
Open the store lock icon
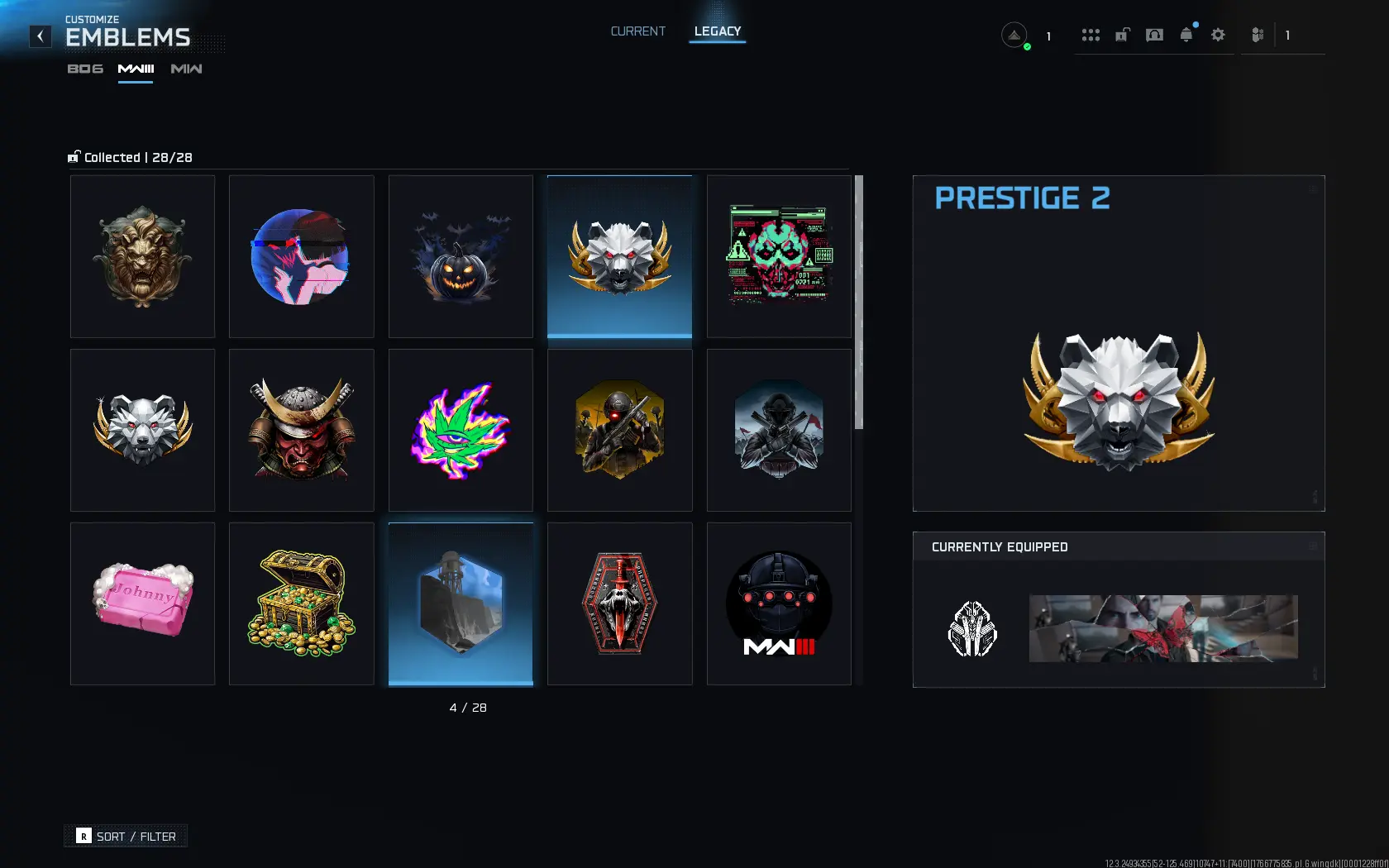(x=1122, y=35)
